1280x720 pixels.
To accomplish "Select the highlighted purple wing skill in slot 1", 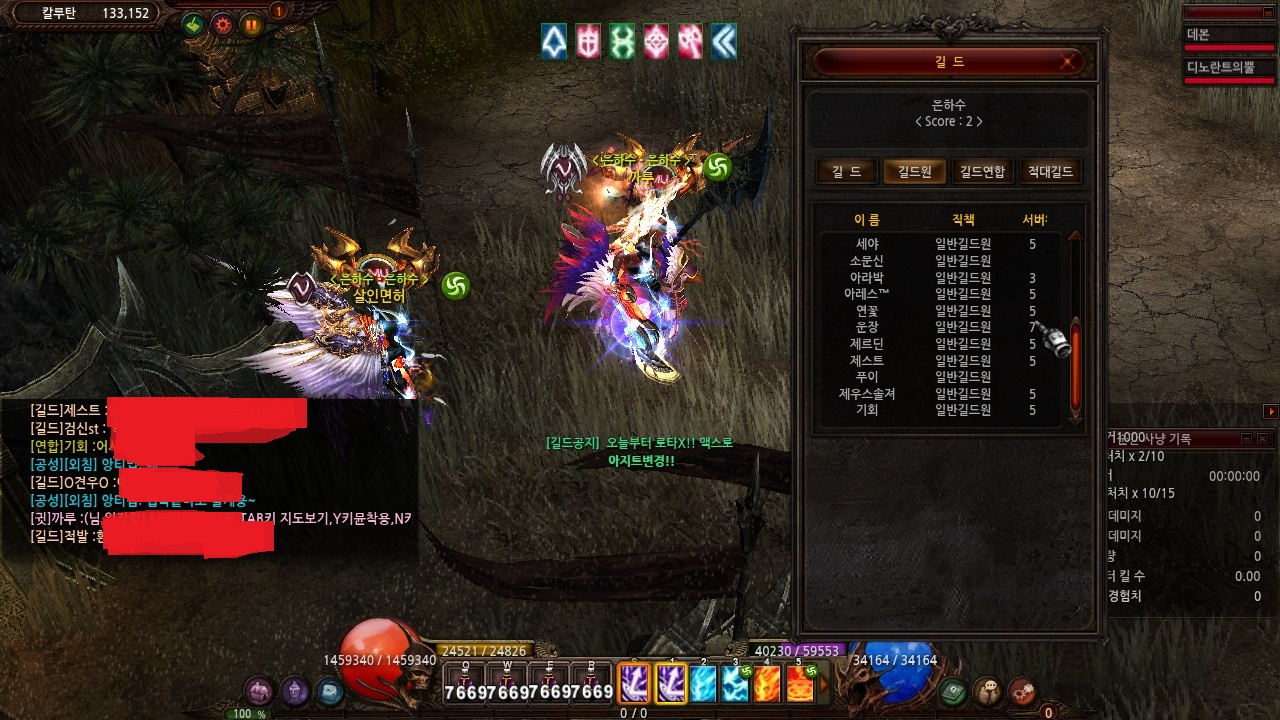I will [x=671, y=684].
